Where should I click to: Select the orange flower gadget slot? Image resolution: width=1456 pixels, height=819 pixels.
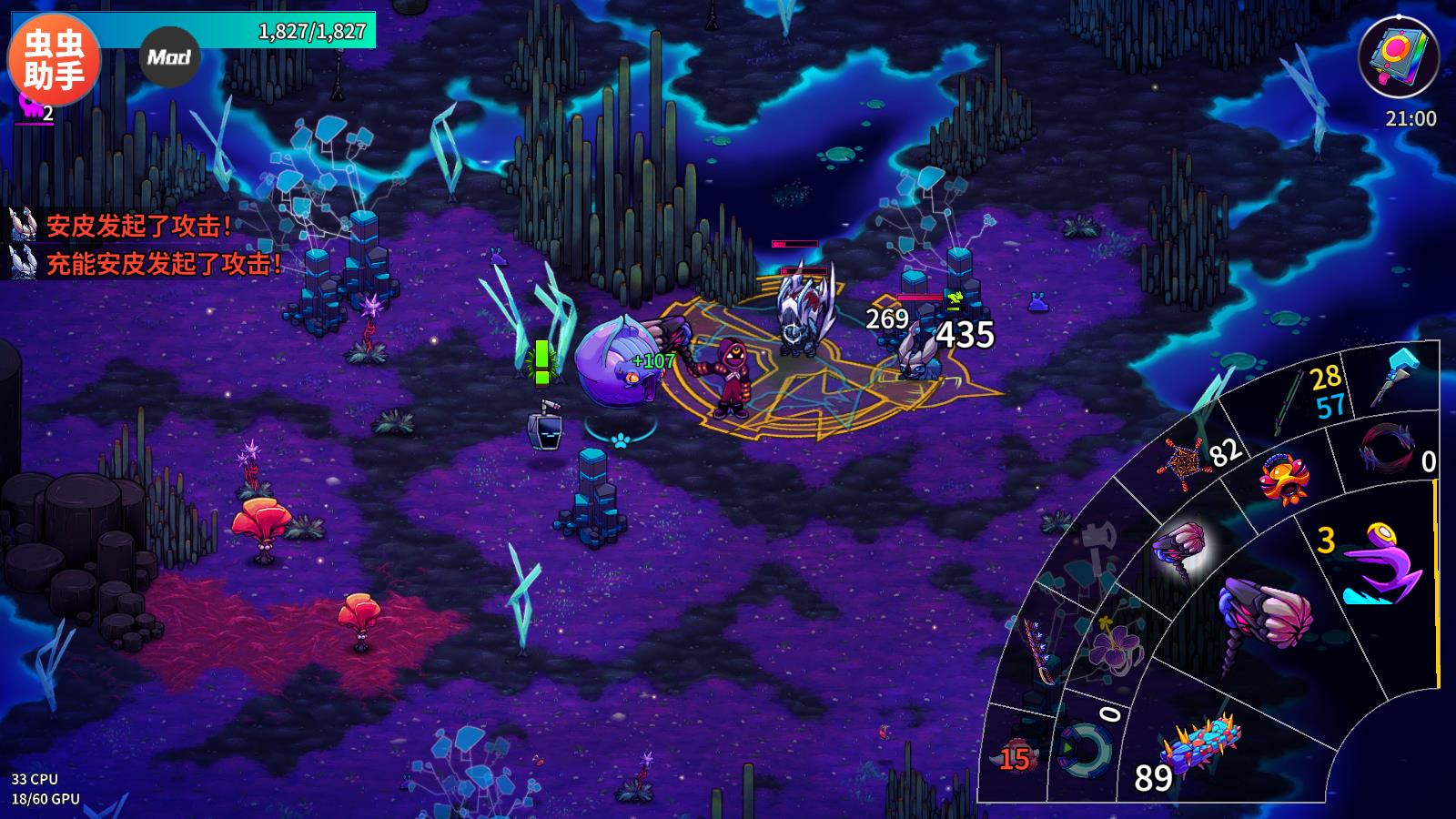pos(1283,478)
